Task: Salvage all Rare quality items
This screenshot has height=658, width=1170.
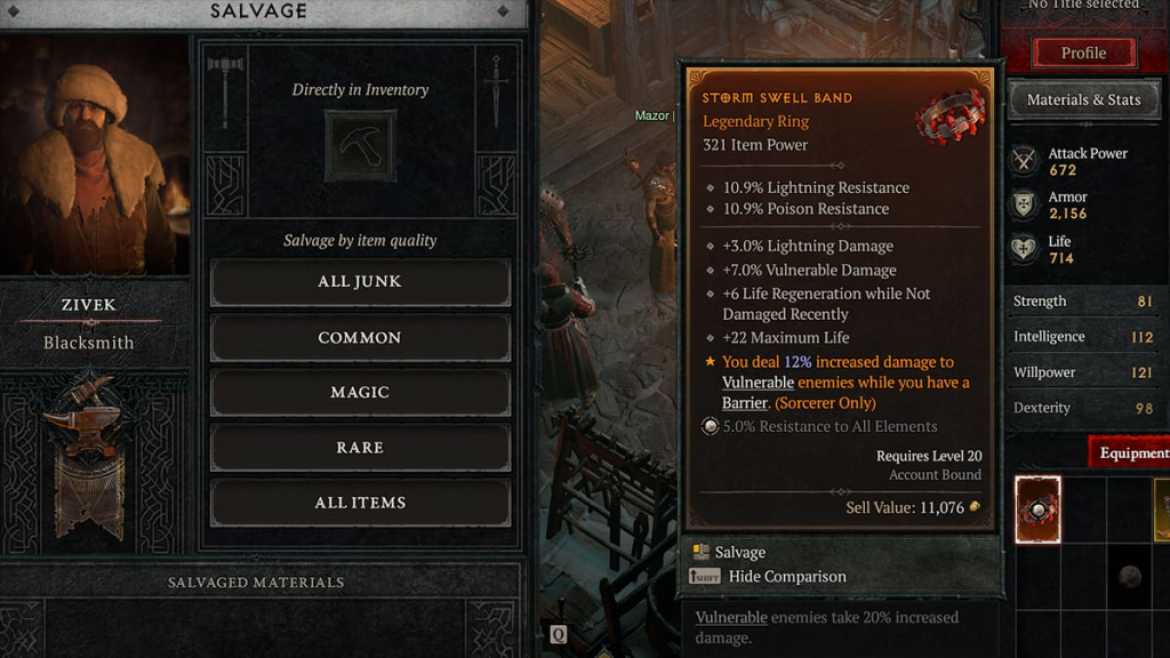Action: (x=360, y=448)
